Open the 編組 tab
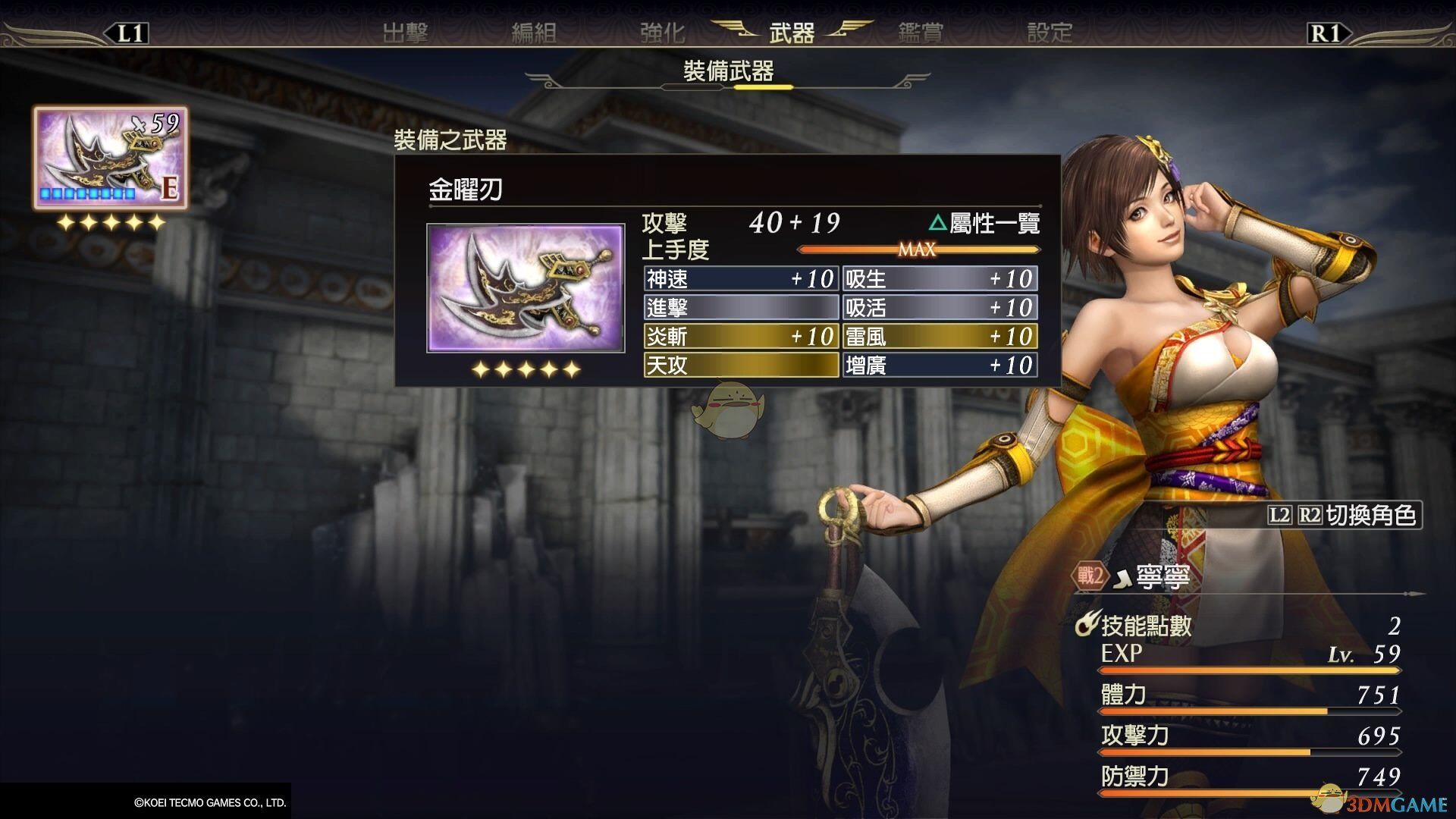This screenshot has height=819, width=1456. (x=534, y=33)
